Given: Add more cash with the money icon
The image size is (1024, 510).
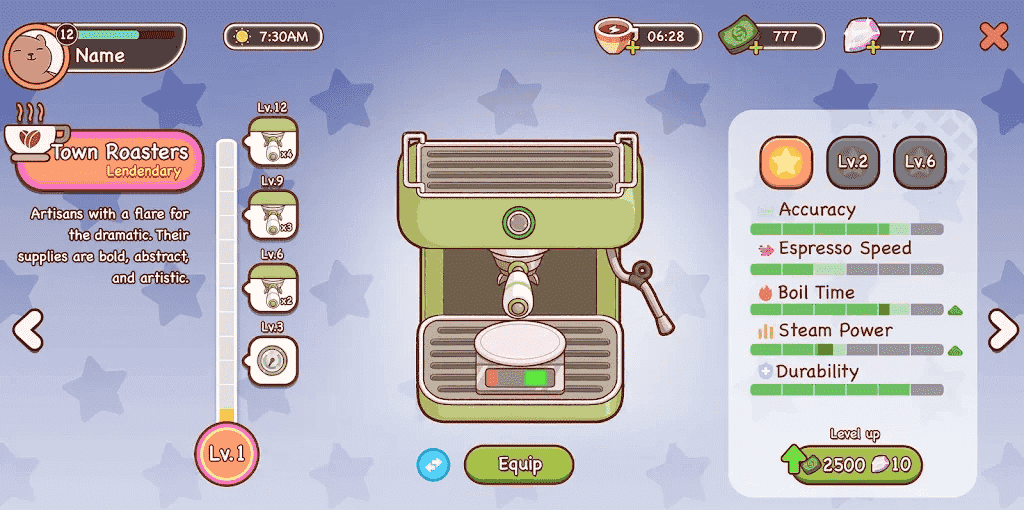Looking at the screenshot, I should [x=738, y=38].
